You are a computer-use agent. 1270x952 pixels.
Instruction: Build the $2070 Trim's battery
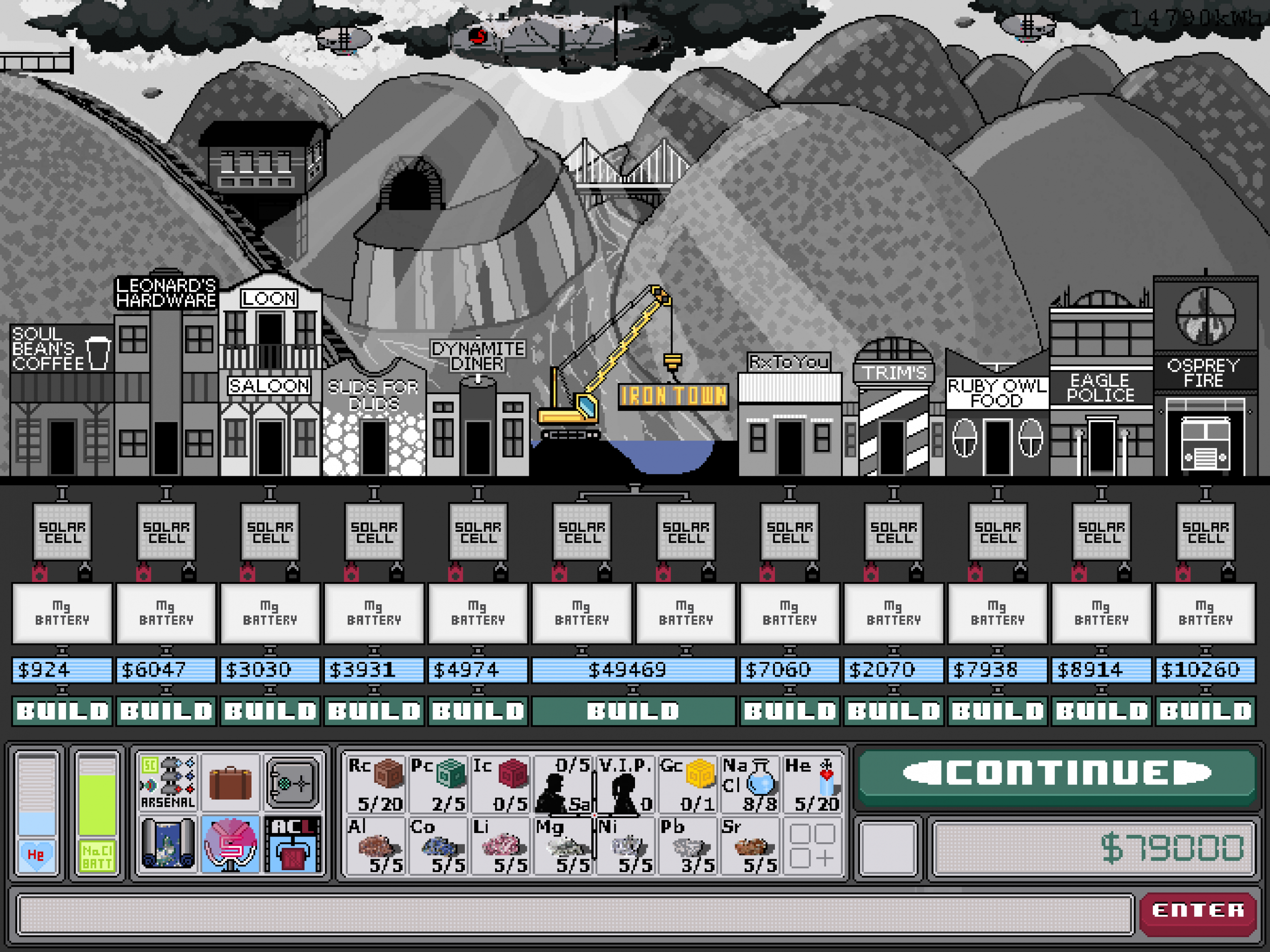pos(893,711)
